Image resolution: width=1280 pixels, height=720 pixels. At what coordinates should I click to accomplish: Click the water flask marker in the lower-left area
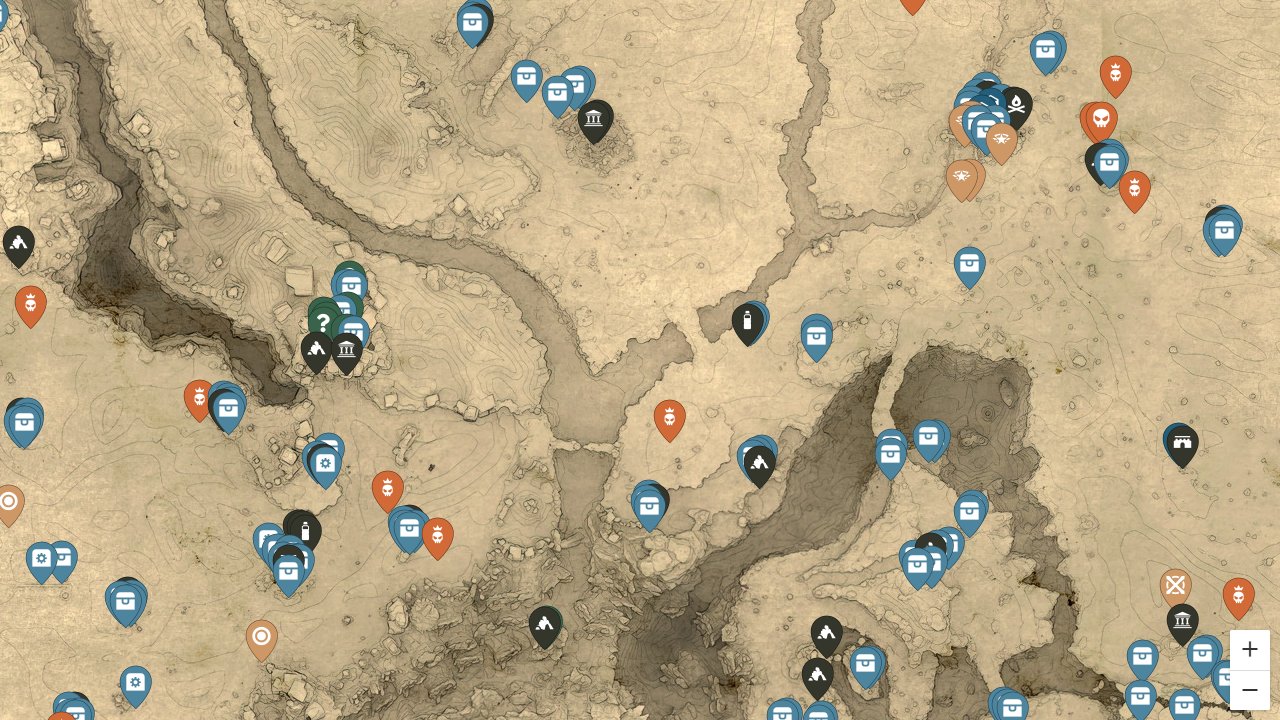click(303, 530)
